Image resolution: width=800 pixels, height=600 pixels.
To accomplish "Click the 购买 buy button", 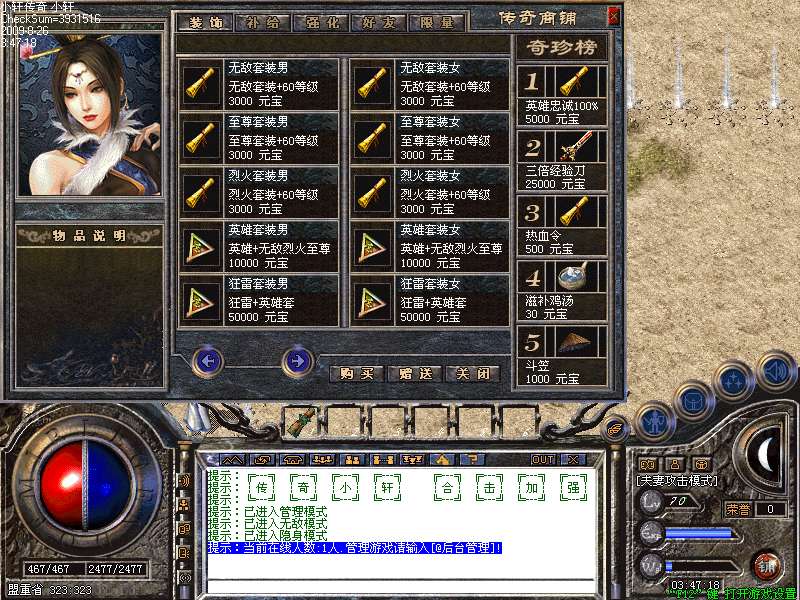I will click(356, 374).
